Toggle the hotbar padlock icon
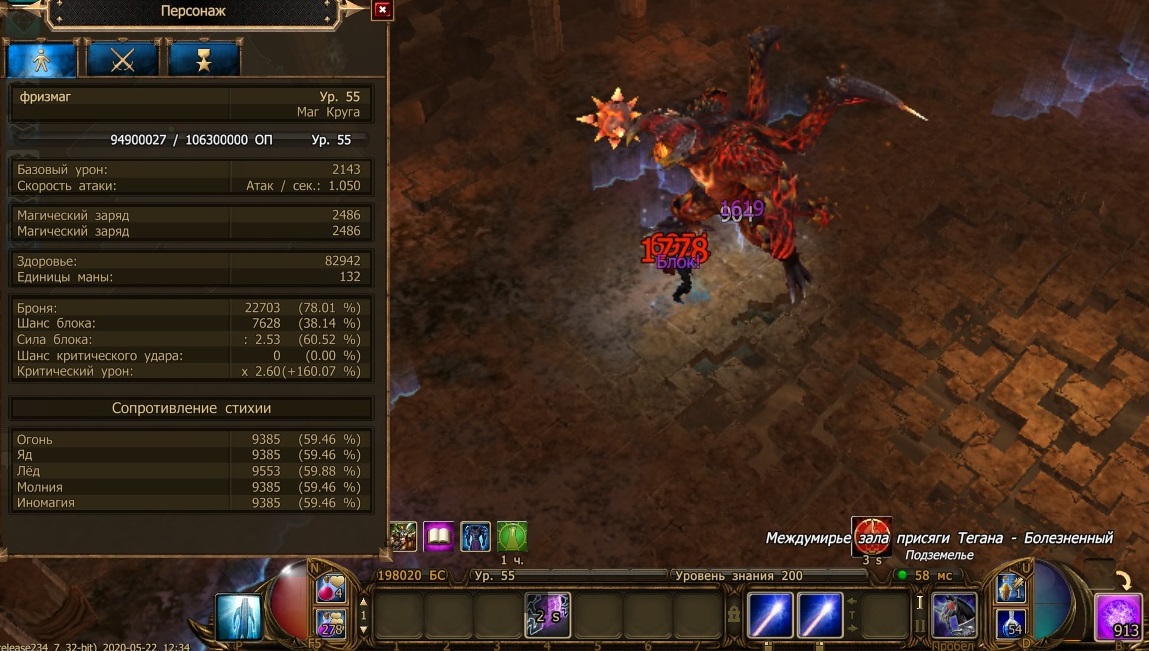Screen dimensions: 1149x651 tap(733, 614)
